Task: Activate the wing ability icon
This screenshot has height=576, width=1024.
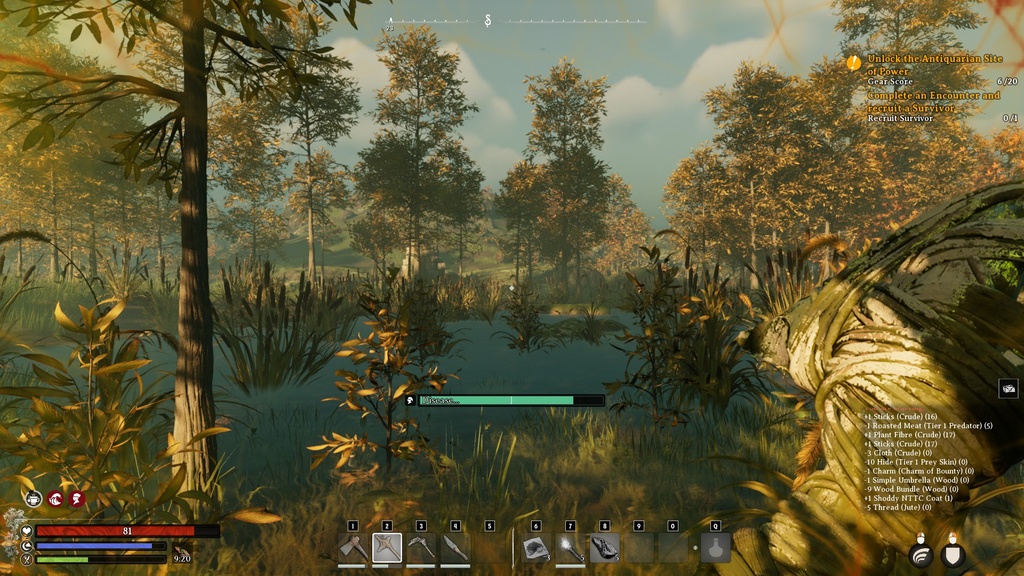Action: 921,554
